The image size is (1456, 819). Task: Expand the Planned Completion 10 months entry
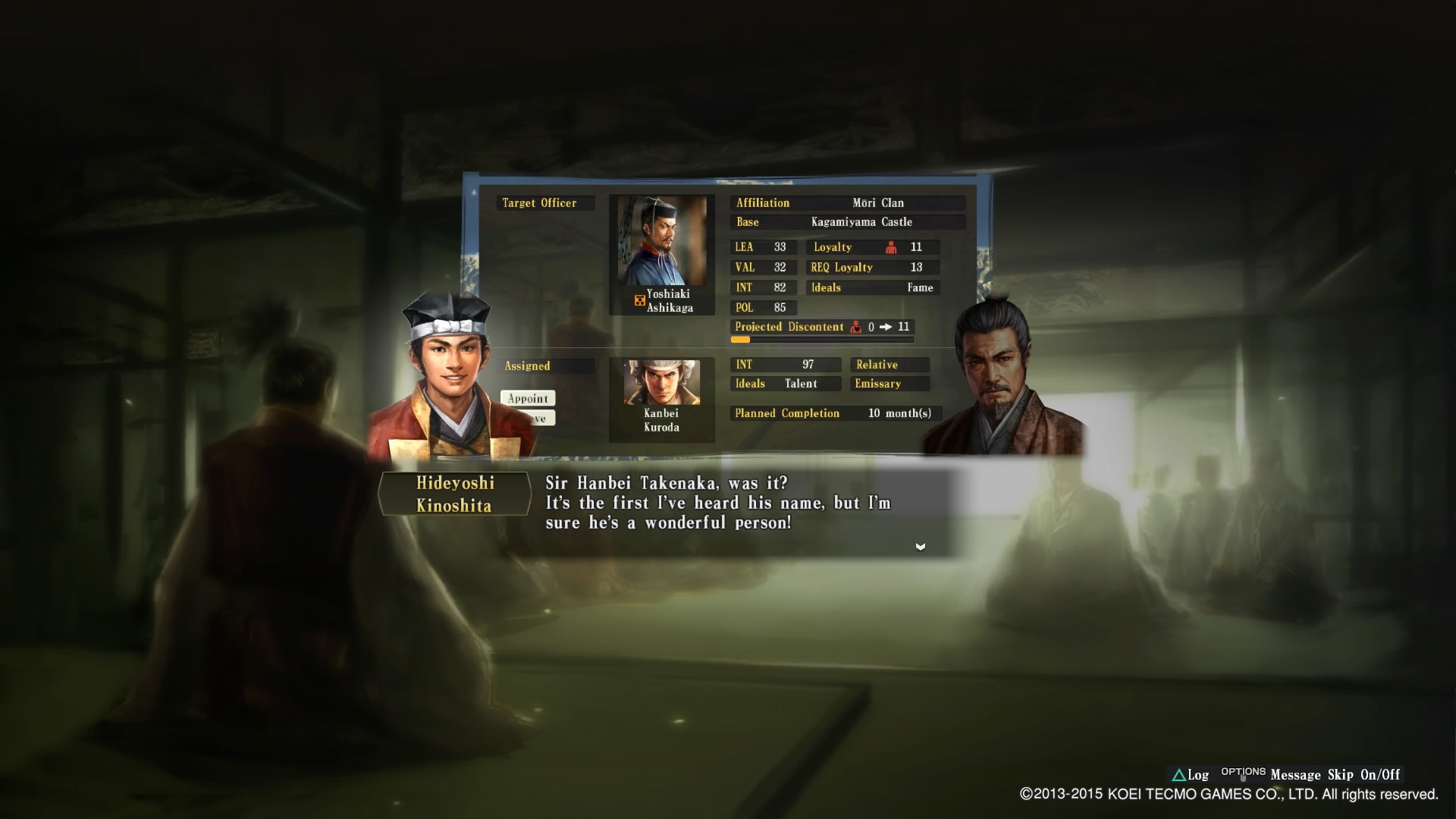[834, 413]
